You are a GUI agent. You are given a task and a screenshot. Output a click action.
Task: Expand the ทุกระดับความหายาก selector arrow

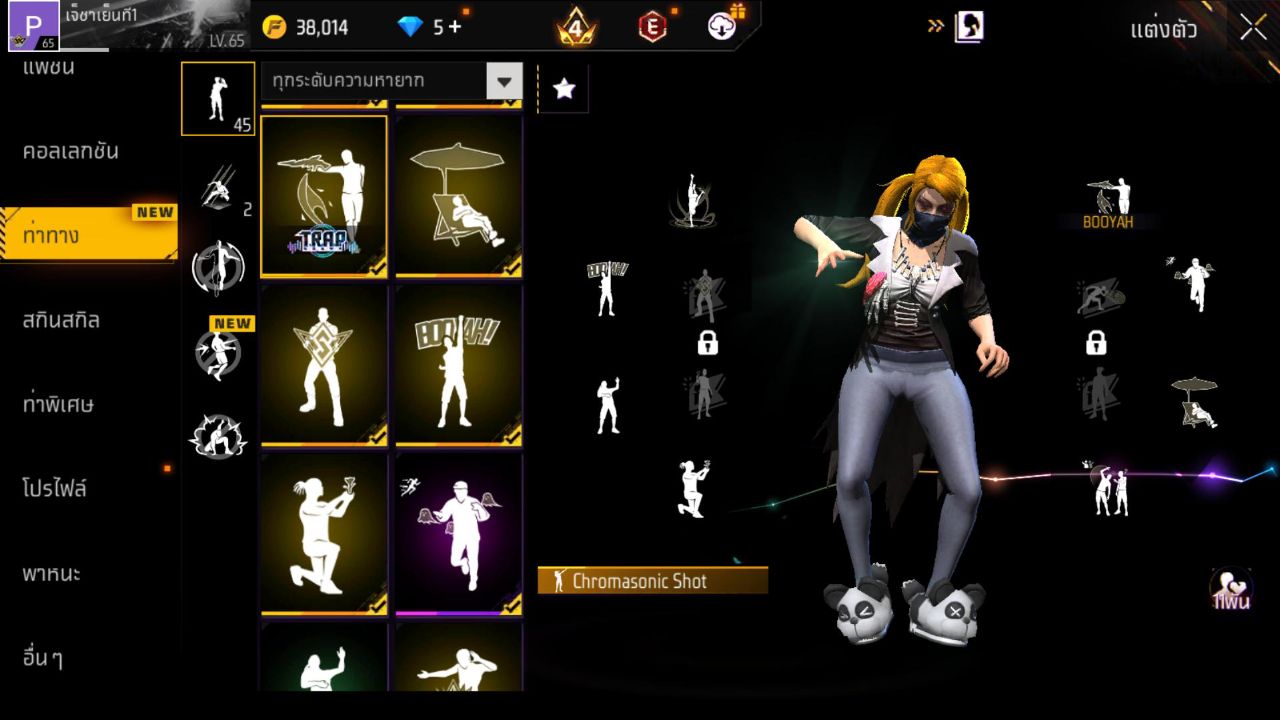pyautogui.click(x=505, y=82)
